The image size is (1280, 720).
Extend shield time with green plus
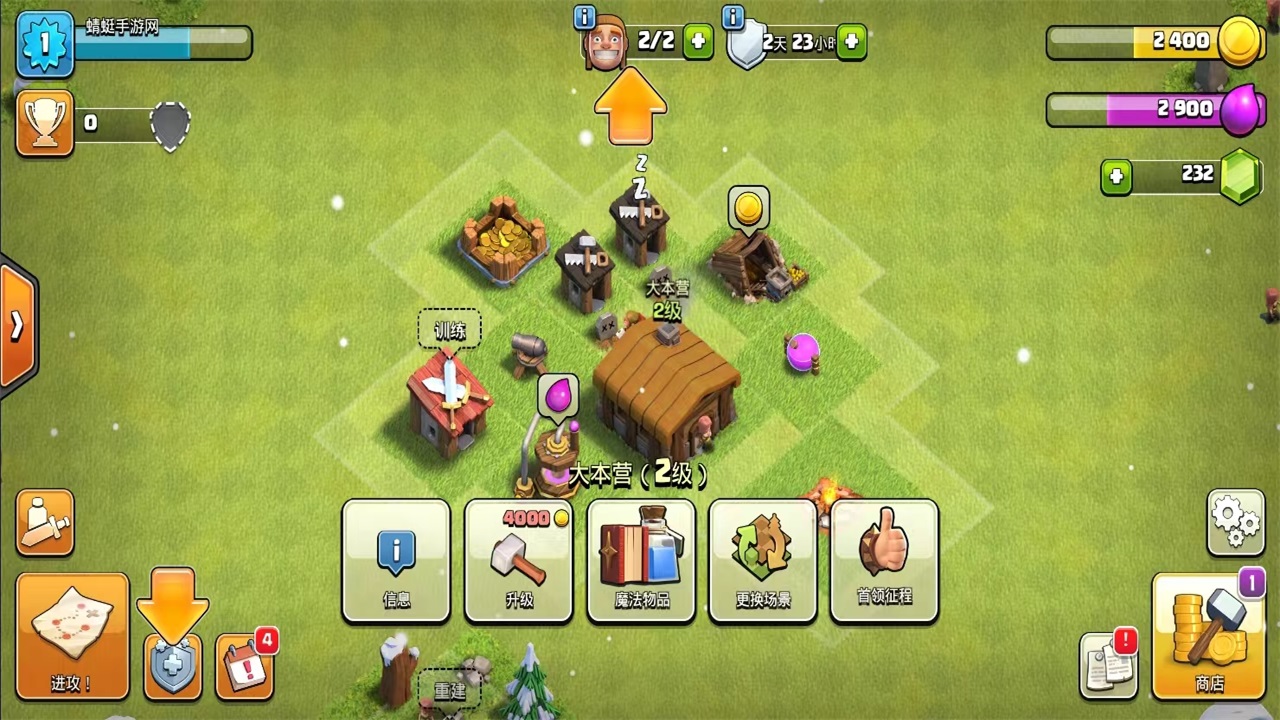(851, 42)
